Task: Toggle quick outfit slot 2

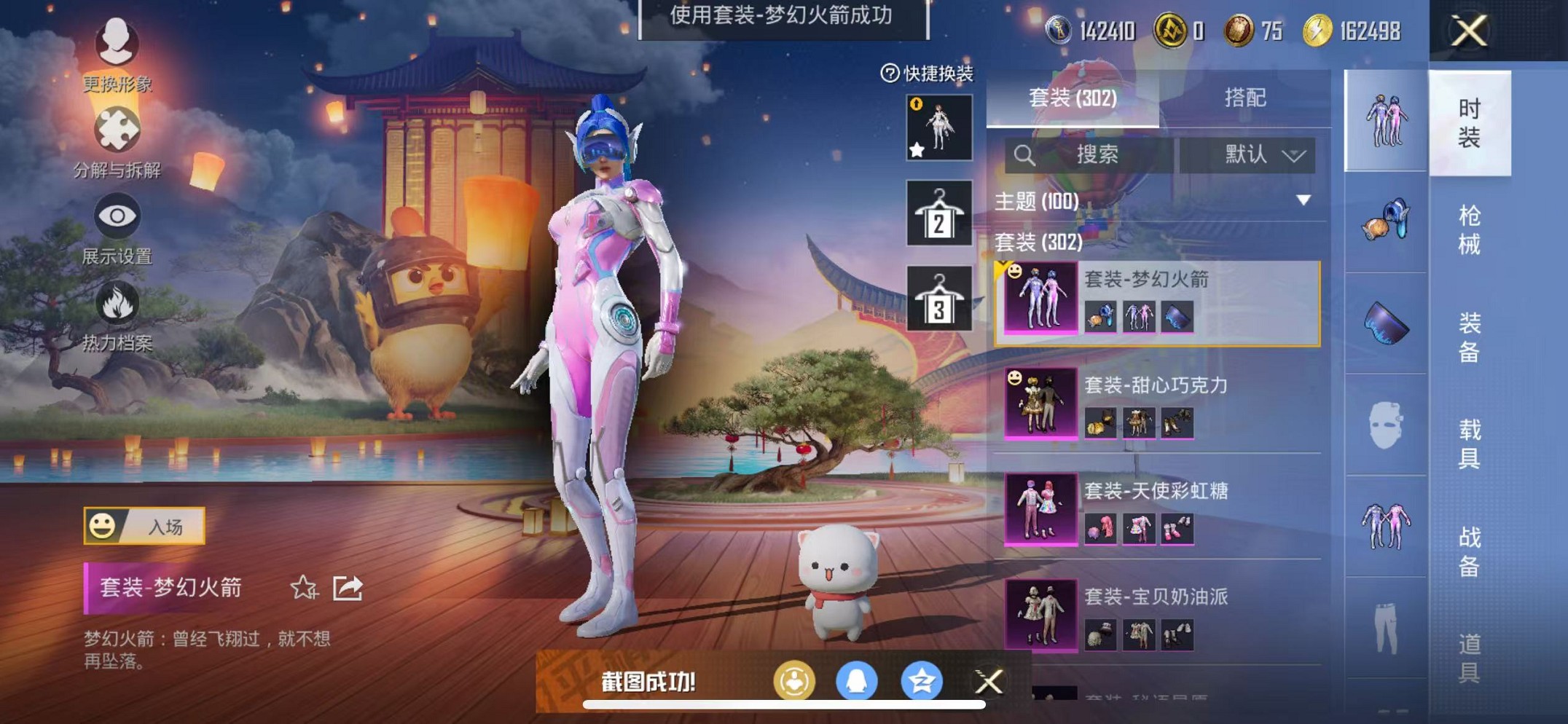Action: (938, 213)
